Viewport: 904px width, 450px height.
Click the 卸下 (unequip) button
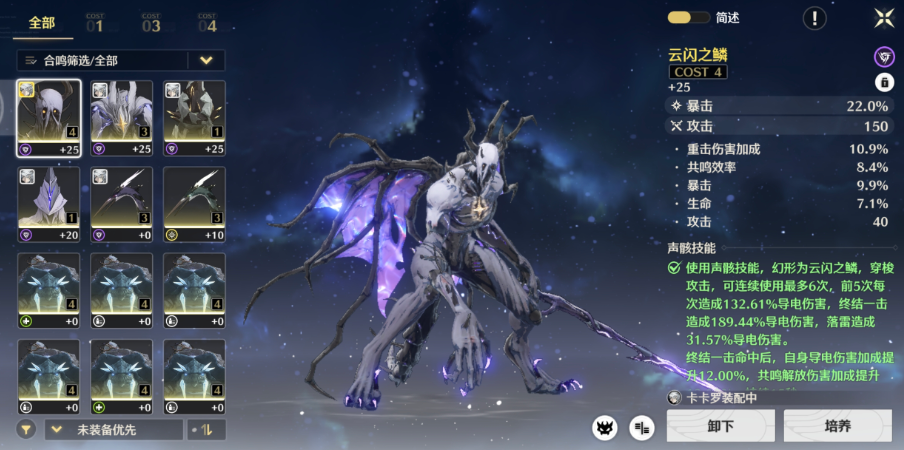pos(720,426)
